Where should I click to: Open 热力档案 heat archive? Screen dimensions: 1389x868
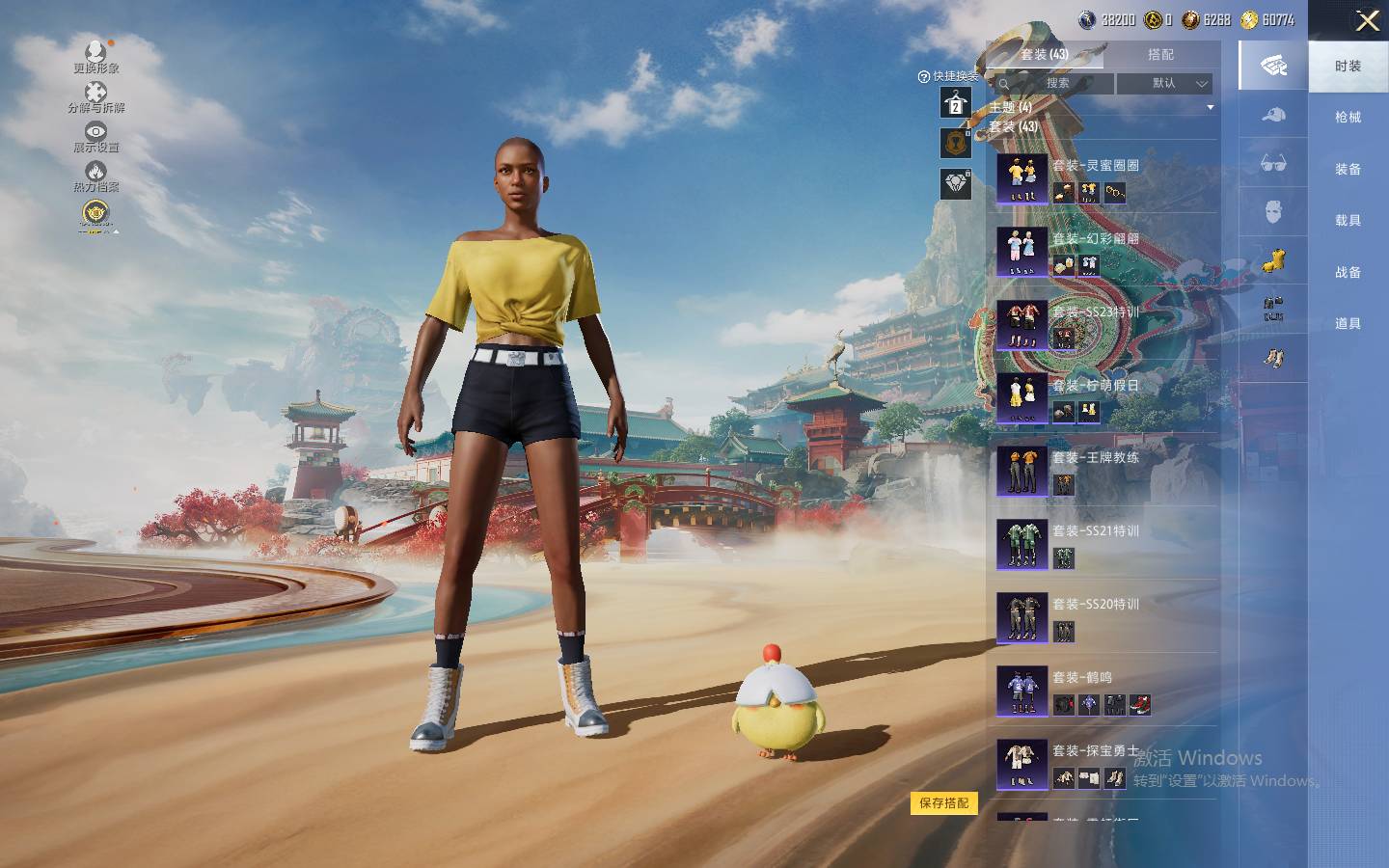tap(95, 176)
